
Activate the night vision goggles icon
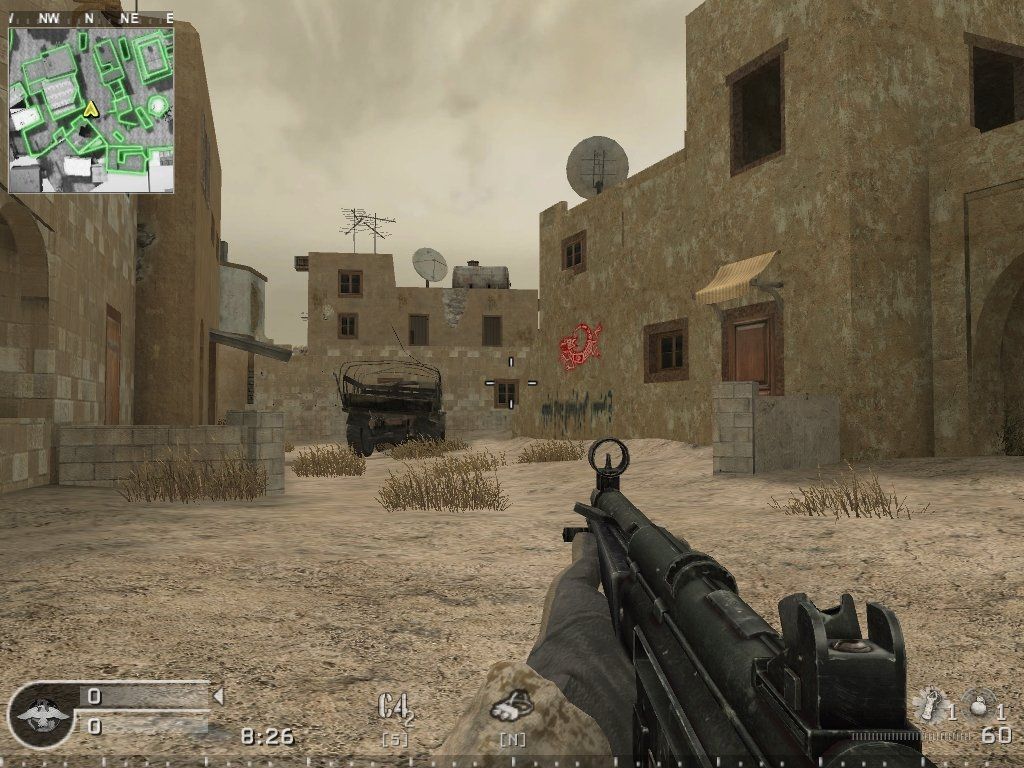[511, 706]
